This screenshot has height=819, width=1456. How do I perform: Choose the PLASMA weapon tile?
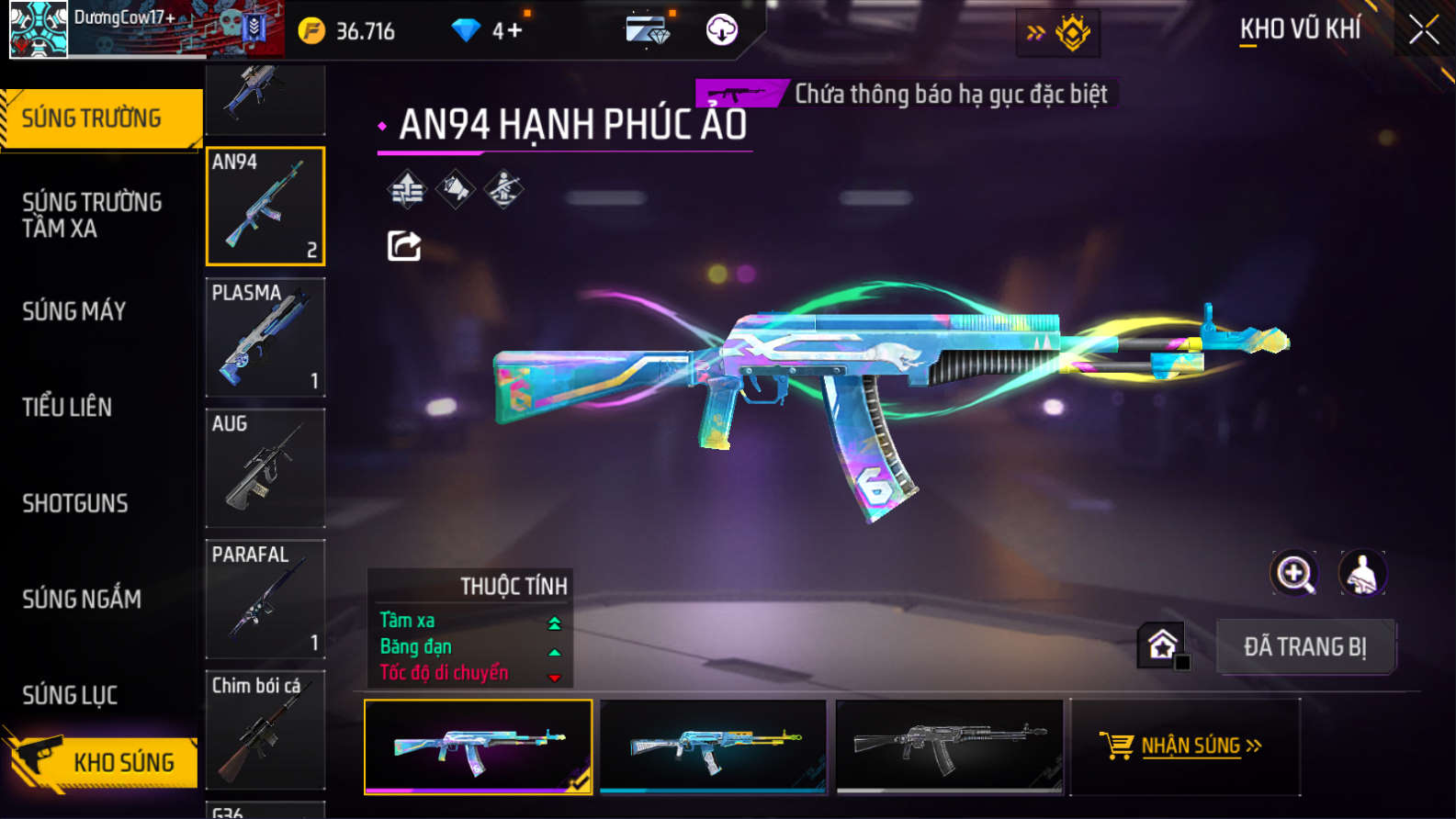(265, 337)
